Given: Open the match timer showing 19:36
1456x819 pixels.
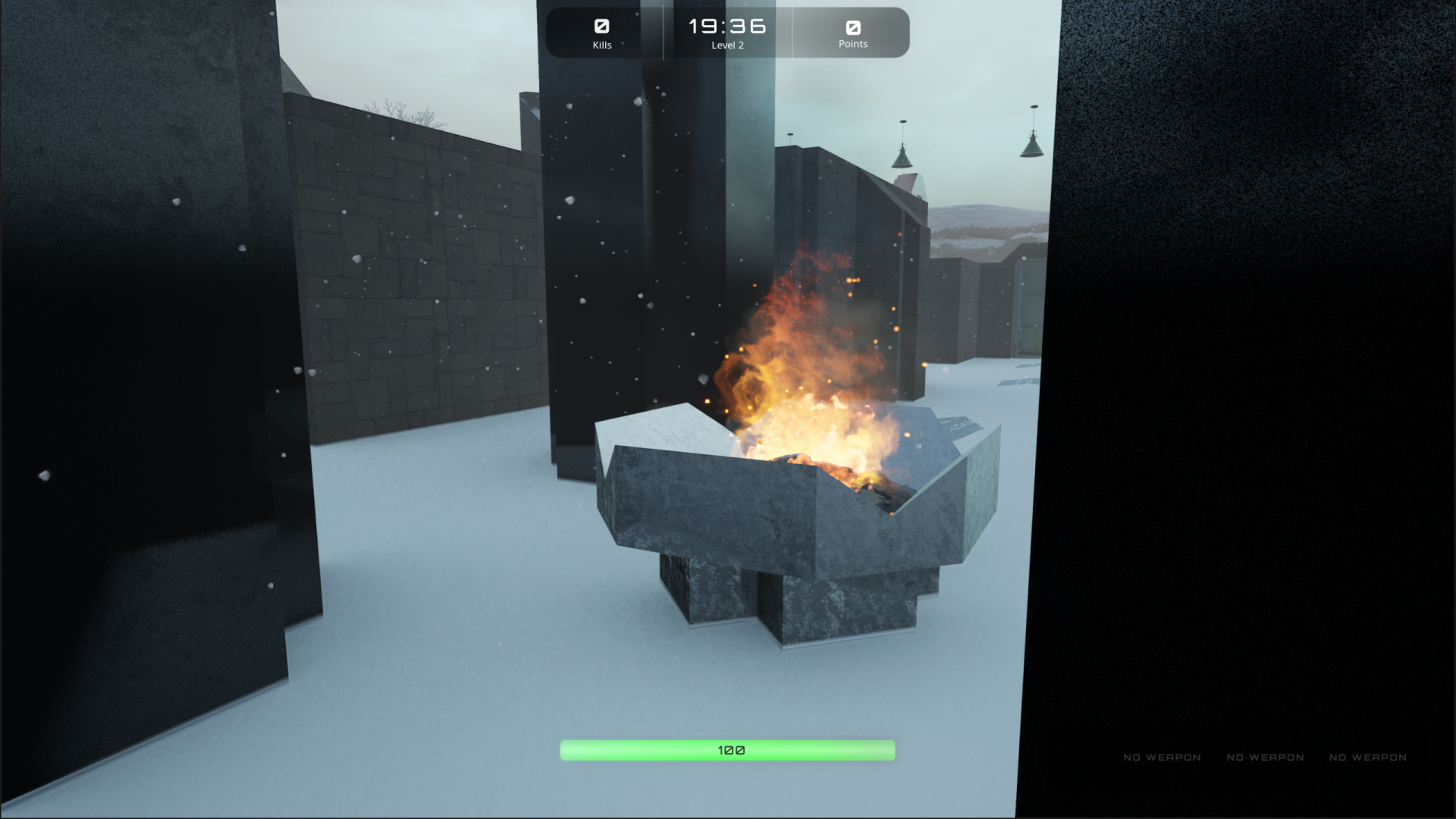Looking at the screenshot, I should pyautogui.click(x=726, y=25).
